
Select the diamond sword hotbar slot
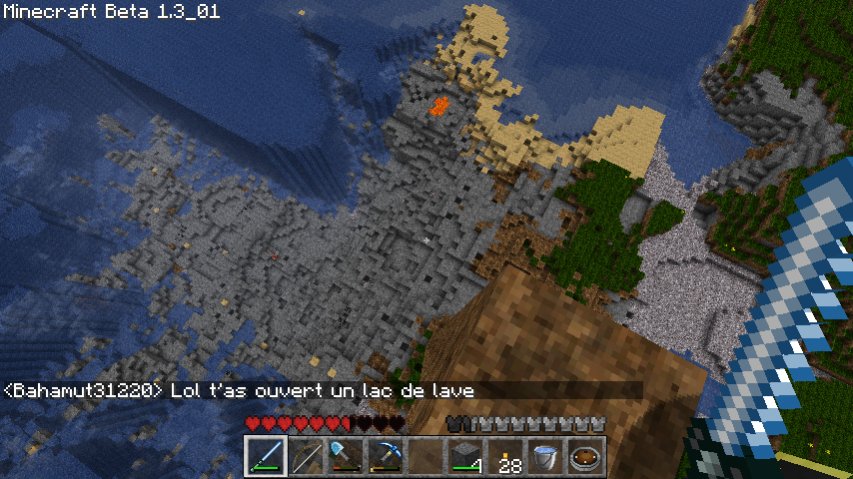(266, 457)
